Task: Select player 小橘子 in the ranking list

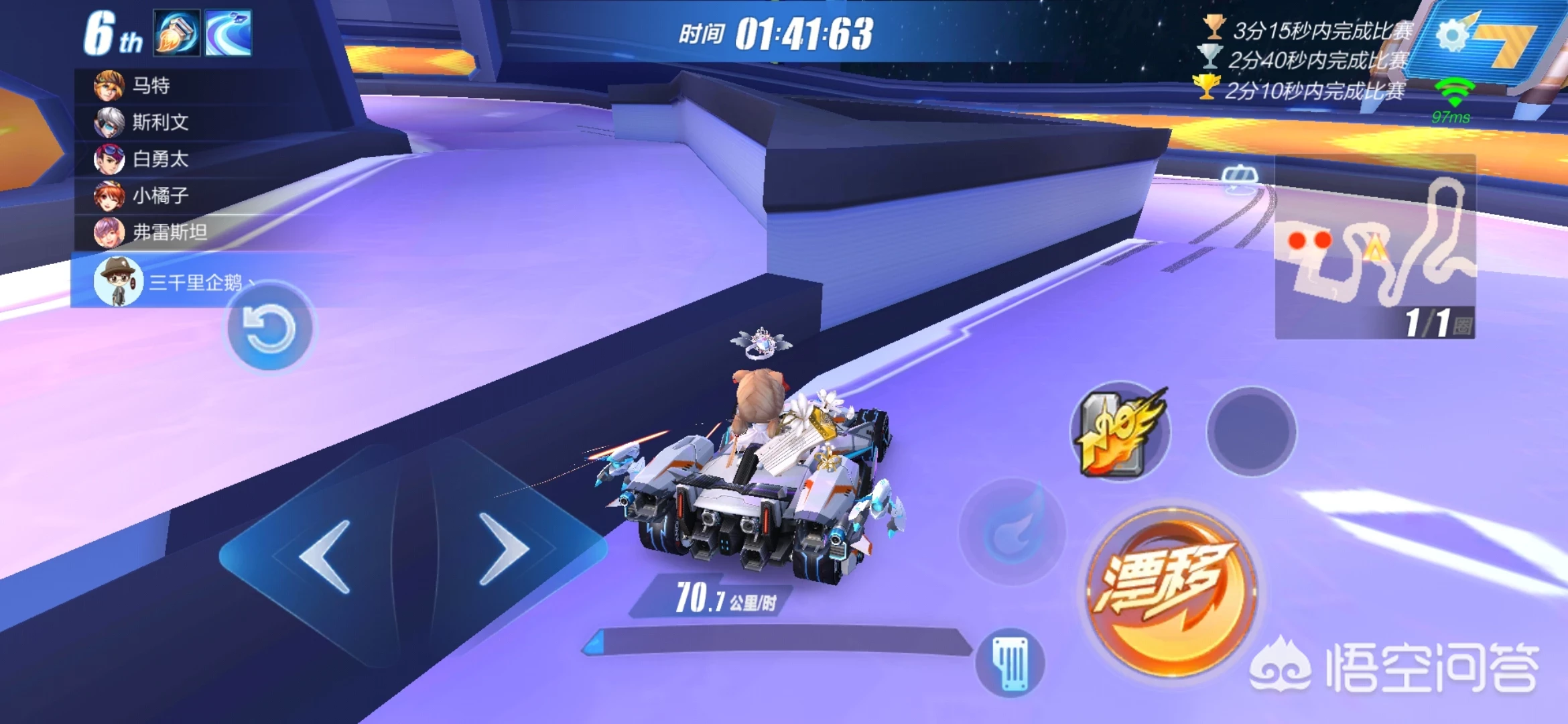Action: [x=159, y=196]
